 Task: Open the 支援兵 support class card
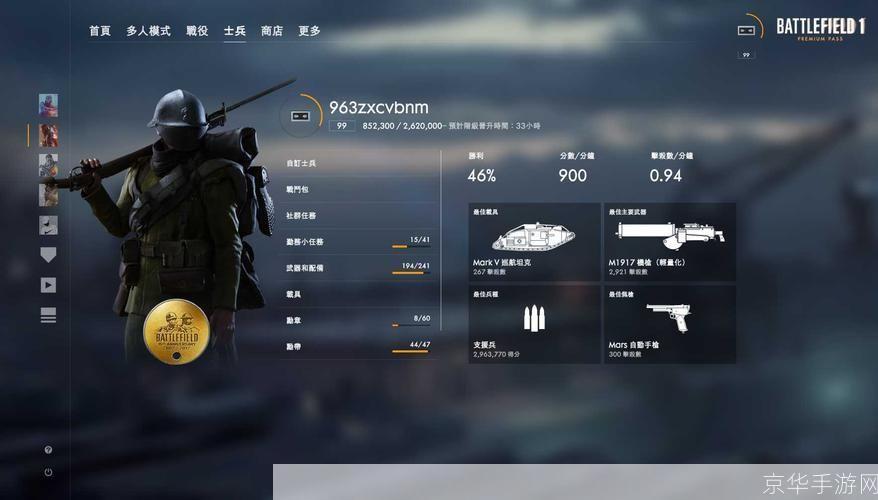[534, 324]
